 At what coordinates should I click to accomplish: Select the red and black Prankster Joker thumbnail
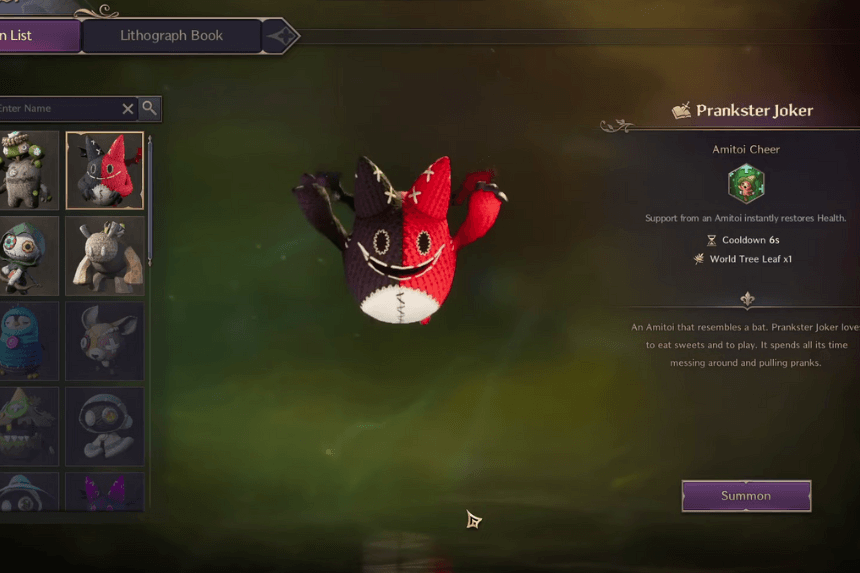pos(105,170)
